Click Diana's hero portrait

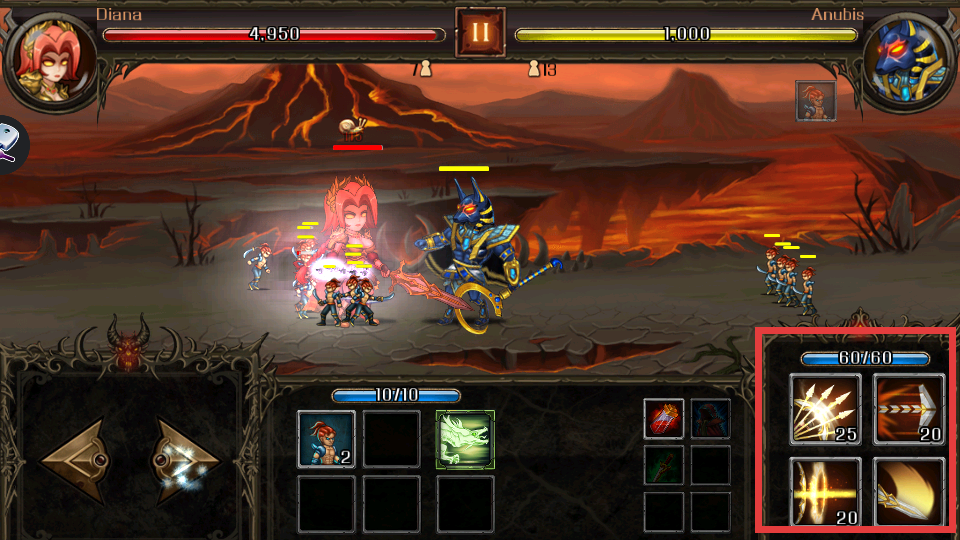(x=50, y=56)
